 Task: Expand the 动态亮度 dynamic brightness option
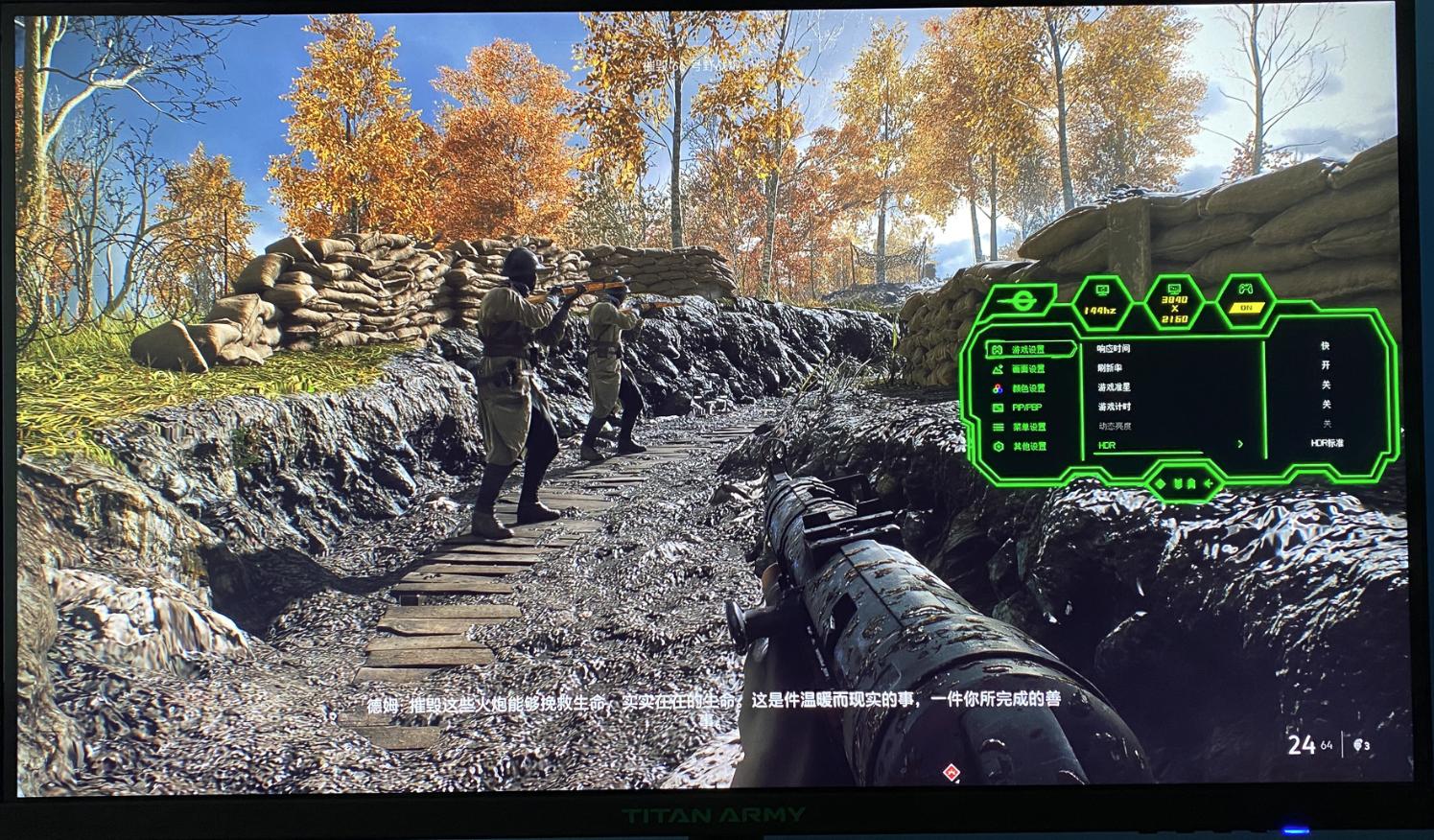pos(1115,426)
